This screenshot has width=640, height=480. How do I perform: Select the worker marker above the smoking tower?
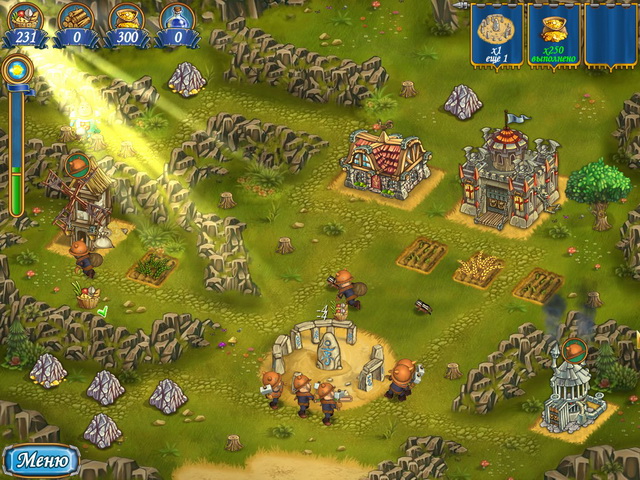tap(574, 349)
